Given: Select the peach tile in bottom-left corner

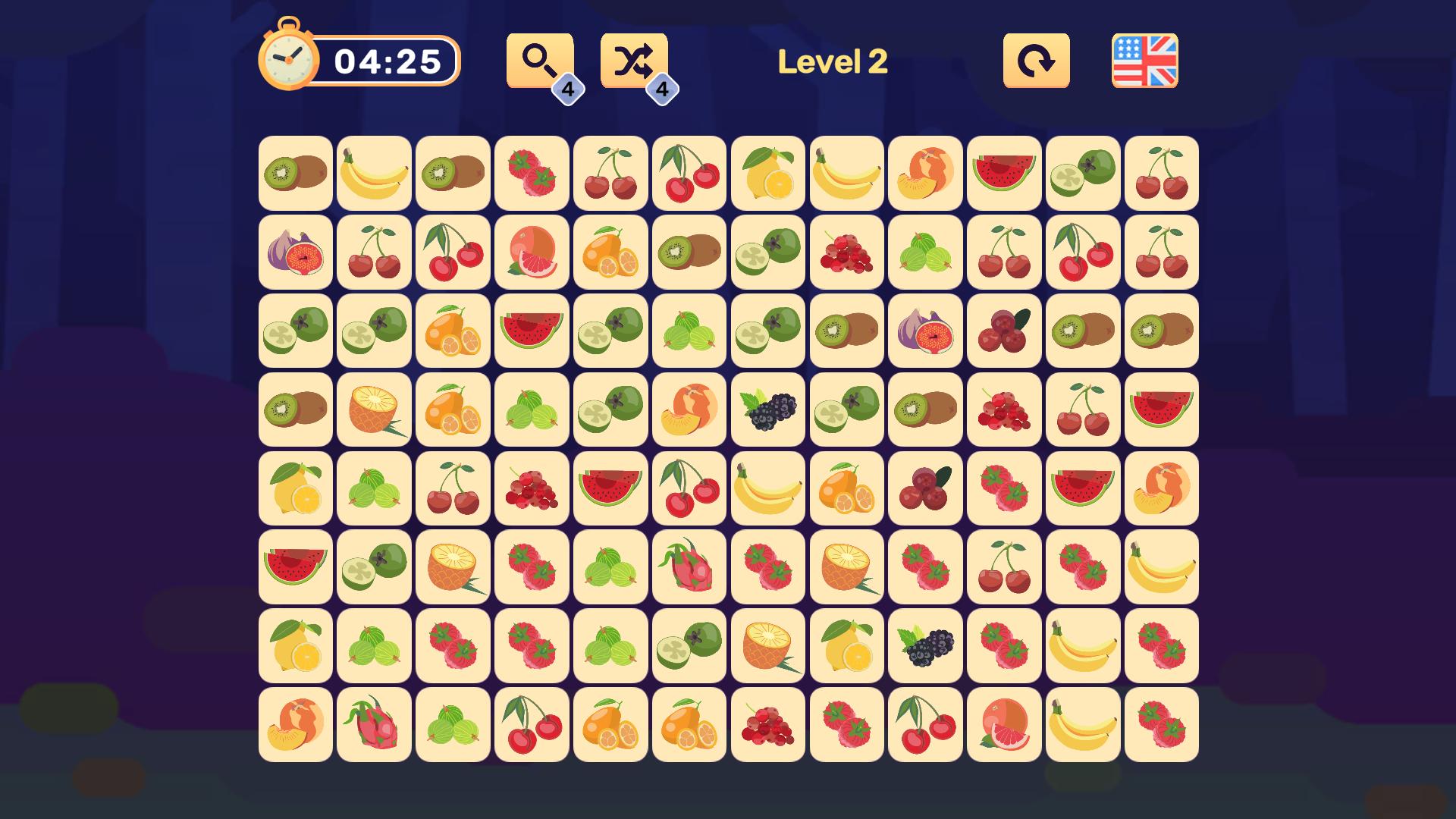Looking at the screenshot, I should pyautogui.click(x=293, y=724).
